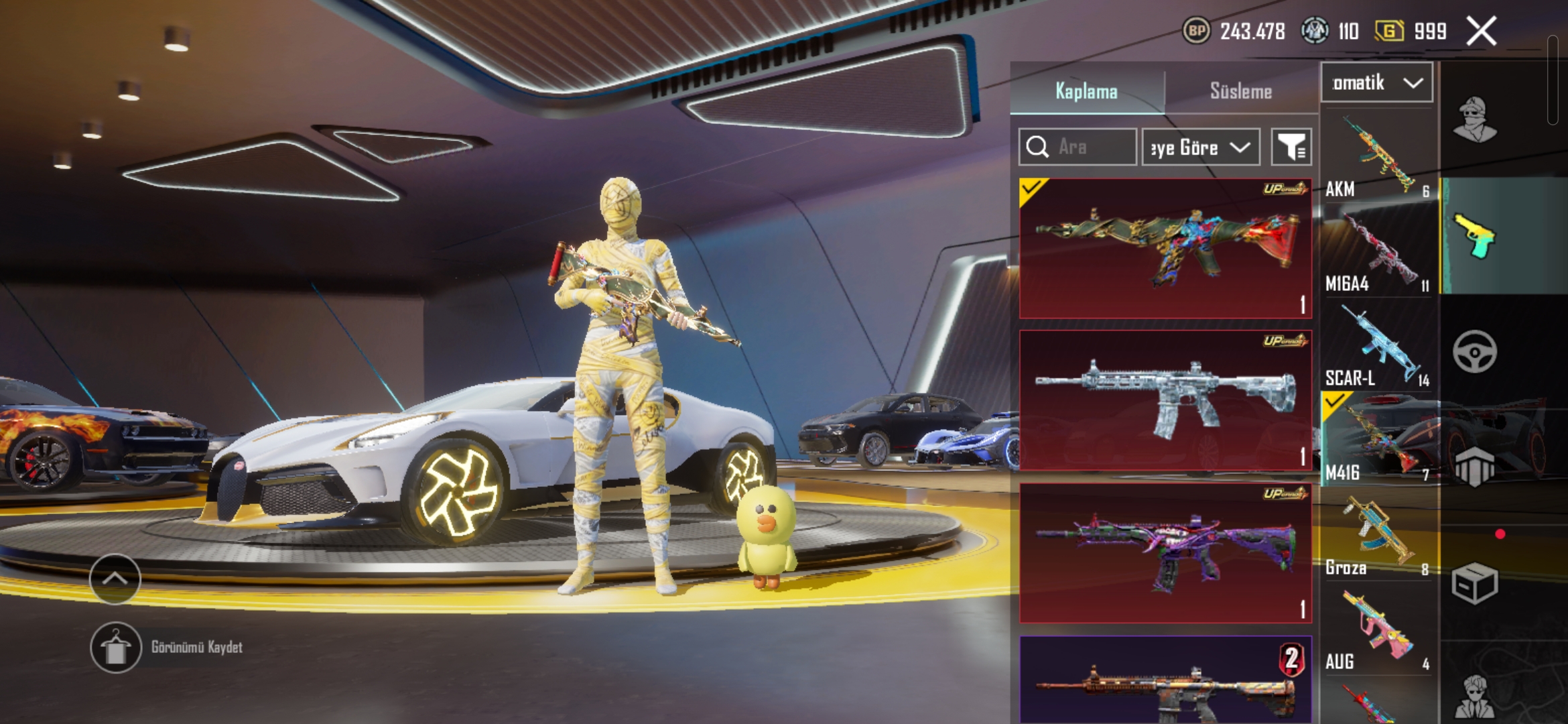The image size is (1568, 724).
Task: Open the Süsleme tab
Action: [x=1240, y=91]
